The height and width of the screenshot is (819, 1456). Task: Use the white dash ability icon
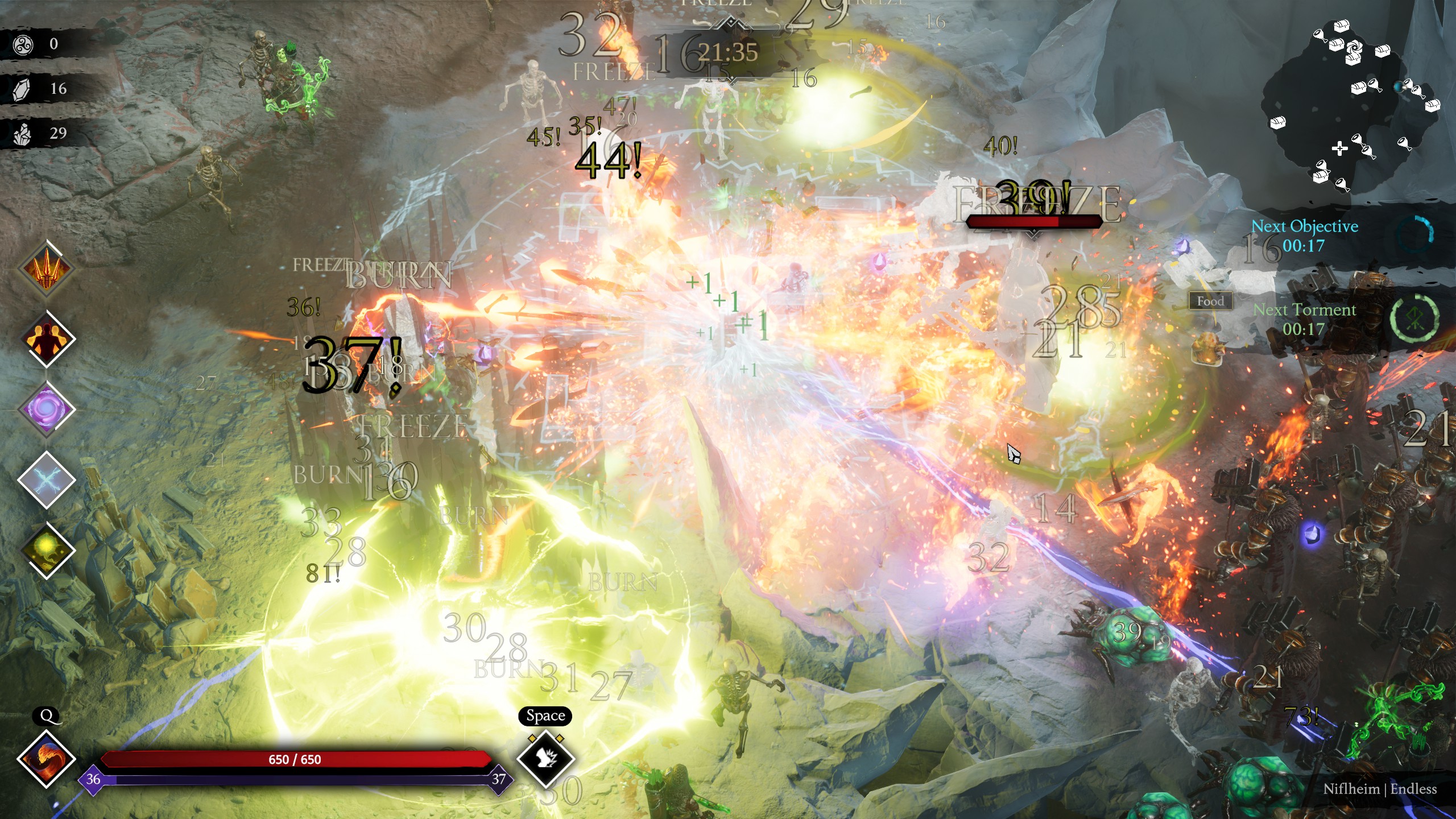point(546,759)
